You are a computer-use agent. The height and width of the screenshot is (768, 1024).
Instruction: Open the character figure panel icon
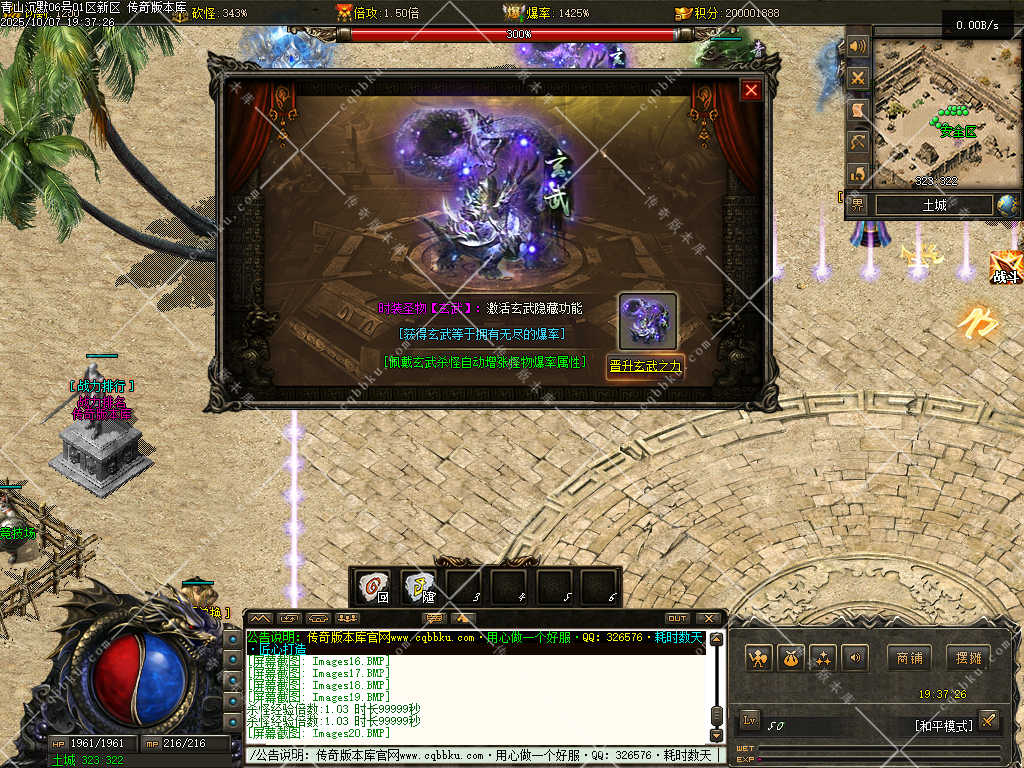click(759, 657)
